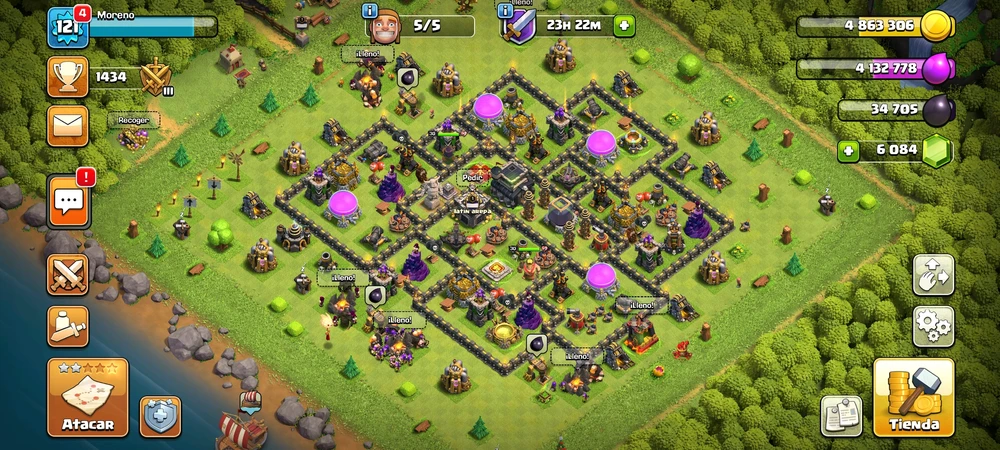Viewport: 1000px width, 450px height.
Task: Open the player level 121 profile
Action: (x=67, y=26)
